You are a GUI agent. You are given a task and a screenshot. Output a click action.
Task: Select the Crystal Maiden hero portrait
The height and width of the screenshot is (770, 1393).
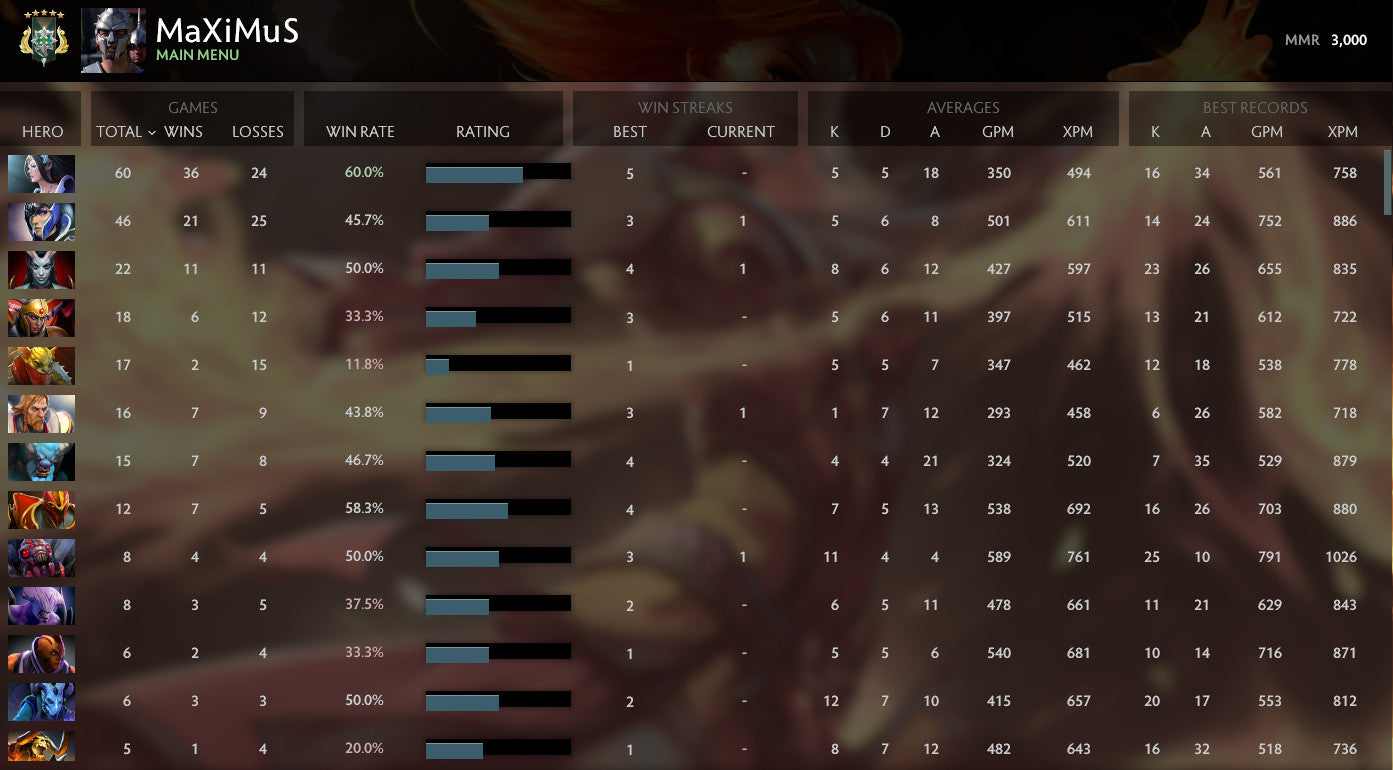click(41, 173)
